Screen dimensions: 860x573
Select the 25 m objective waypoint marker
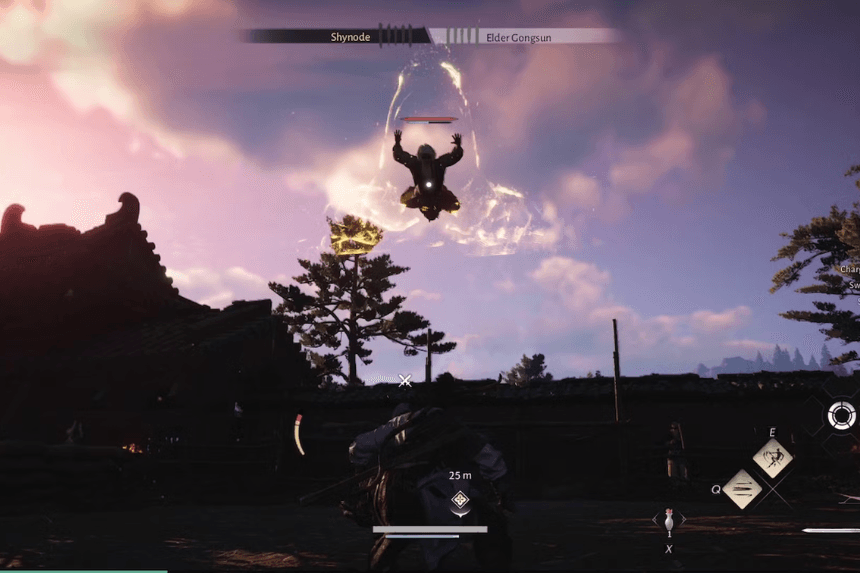pos(460,500)
